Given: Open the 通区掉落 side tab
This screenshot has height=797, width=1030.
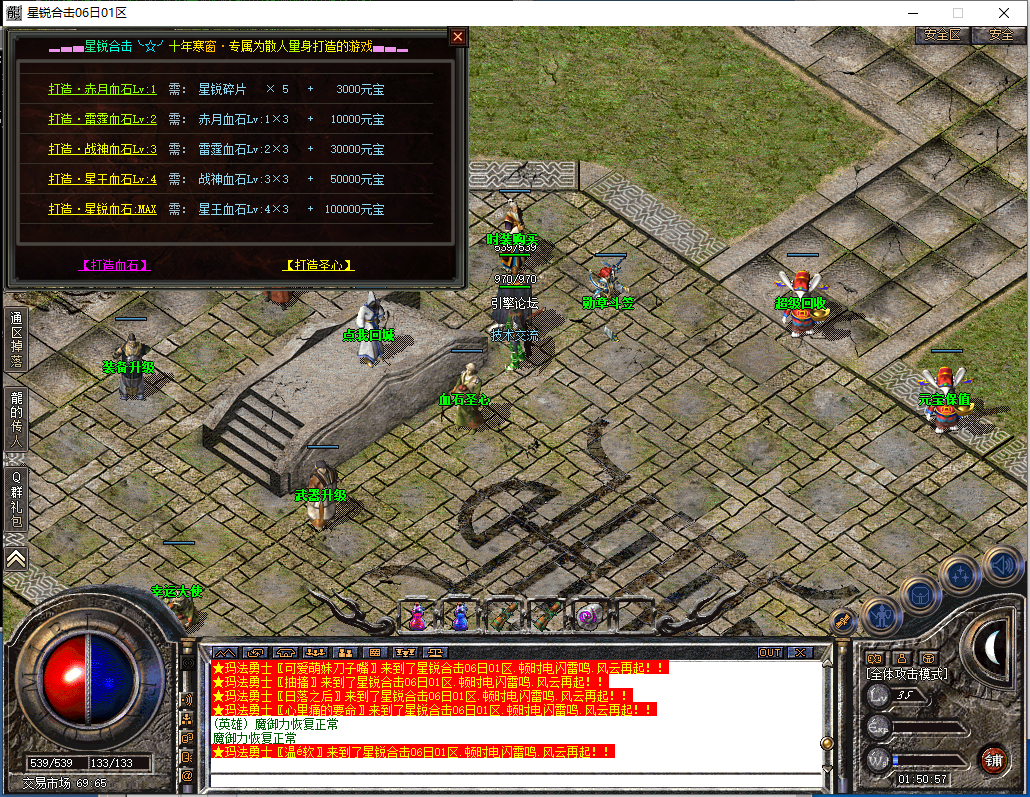Looking at the screenshot, I should (16, 340).
